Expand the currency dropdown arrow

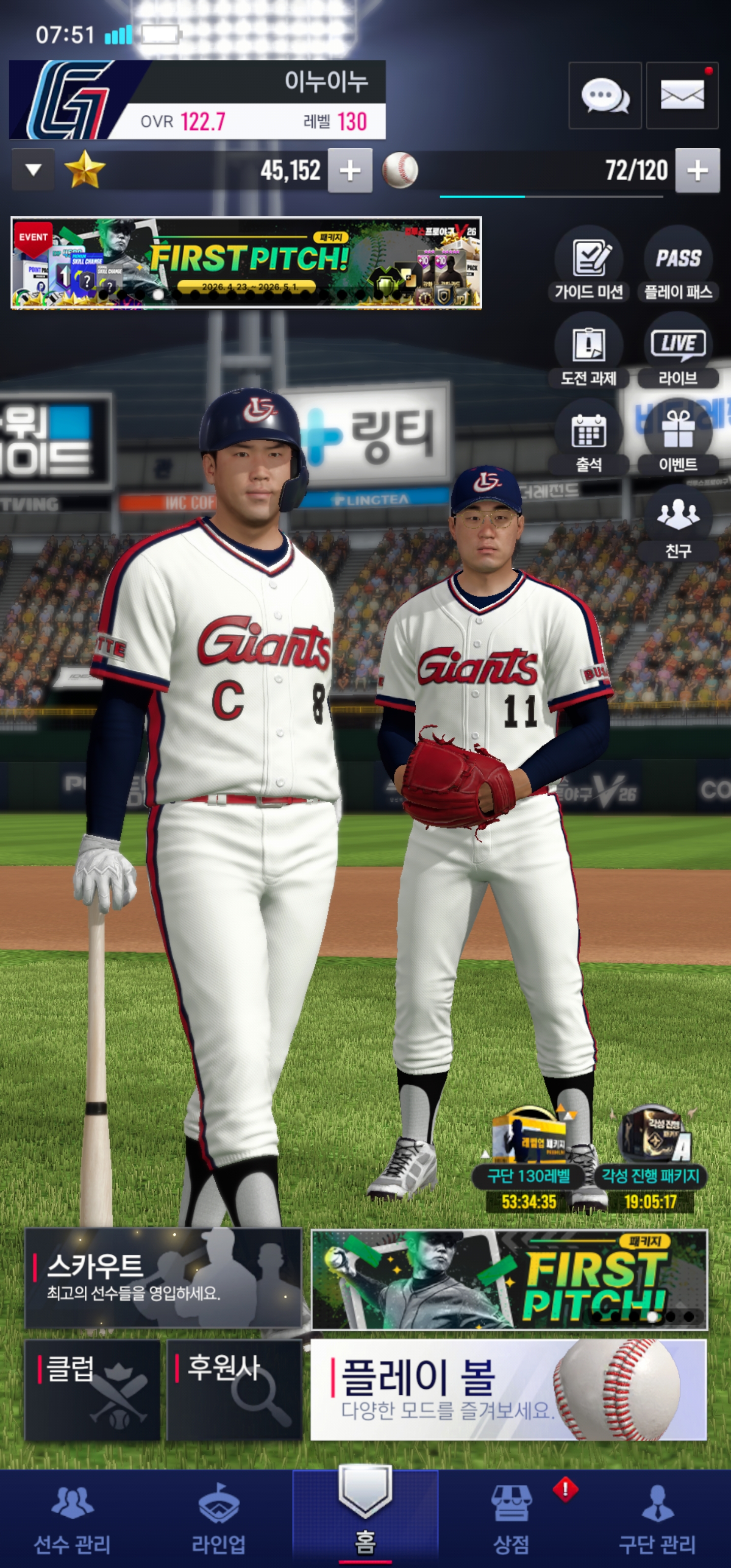click(34, 170)
